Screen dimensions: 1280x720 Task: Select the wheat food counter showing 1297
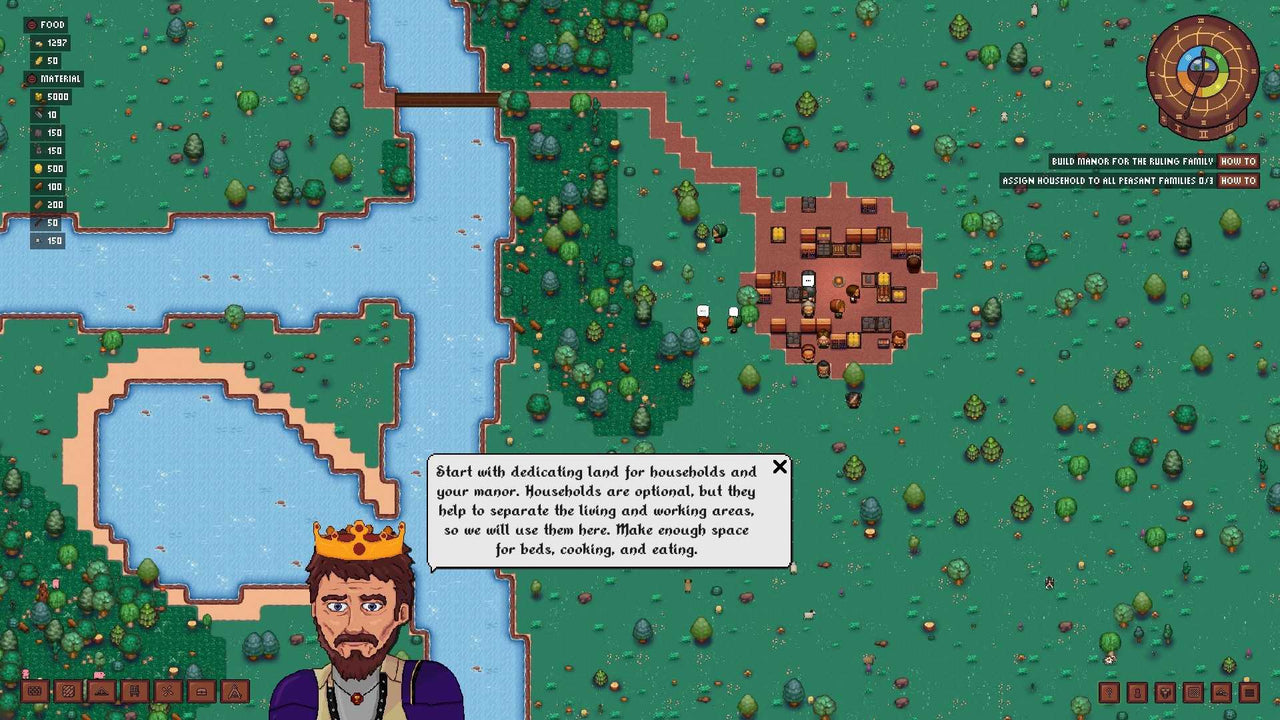[50, 42]
